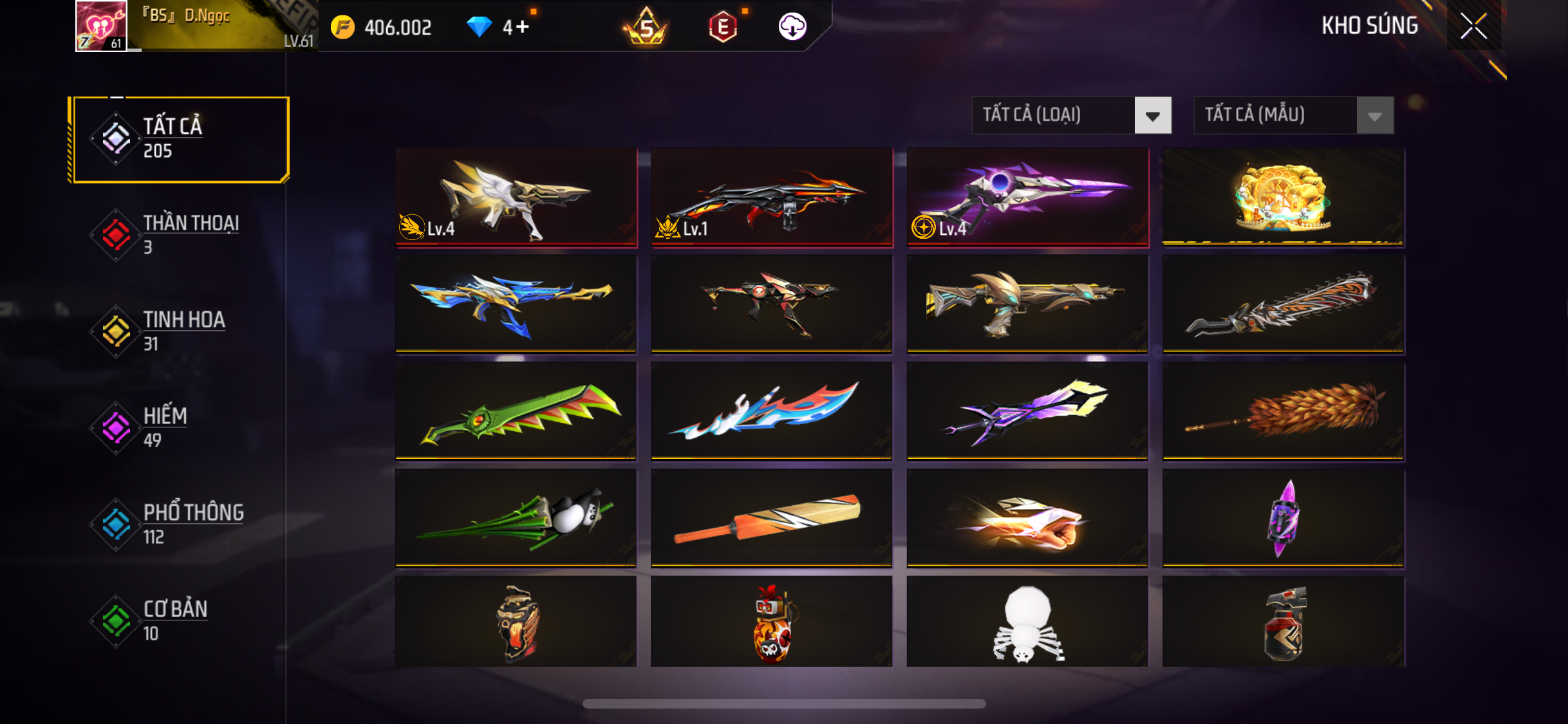Screen dimensions: 1568x724
Task: Open the Tất Cả (Loại) dropdown
Action: pos(1071,115)
